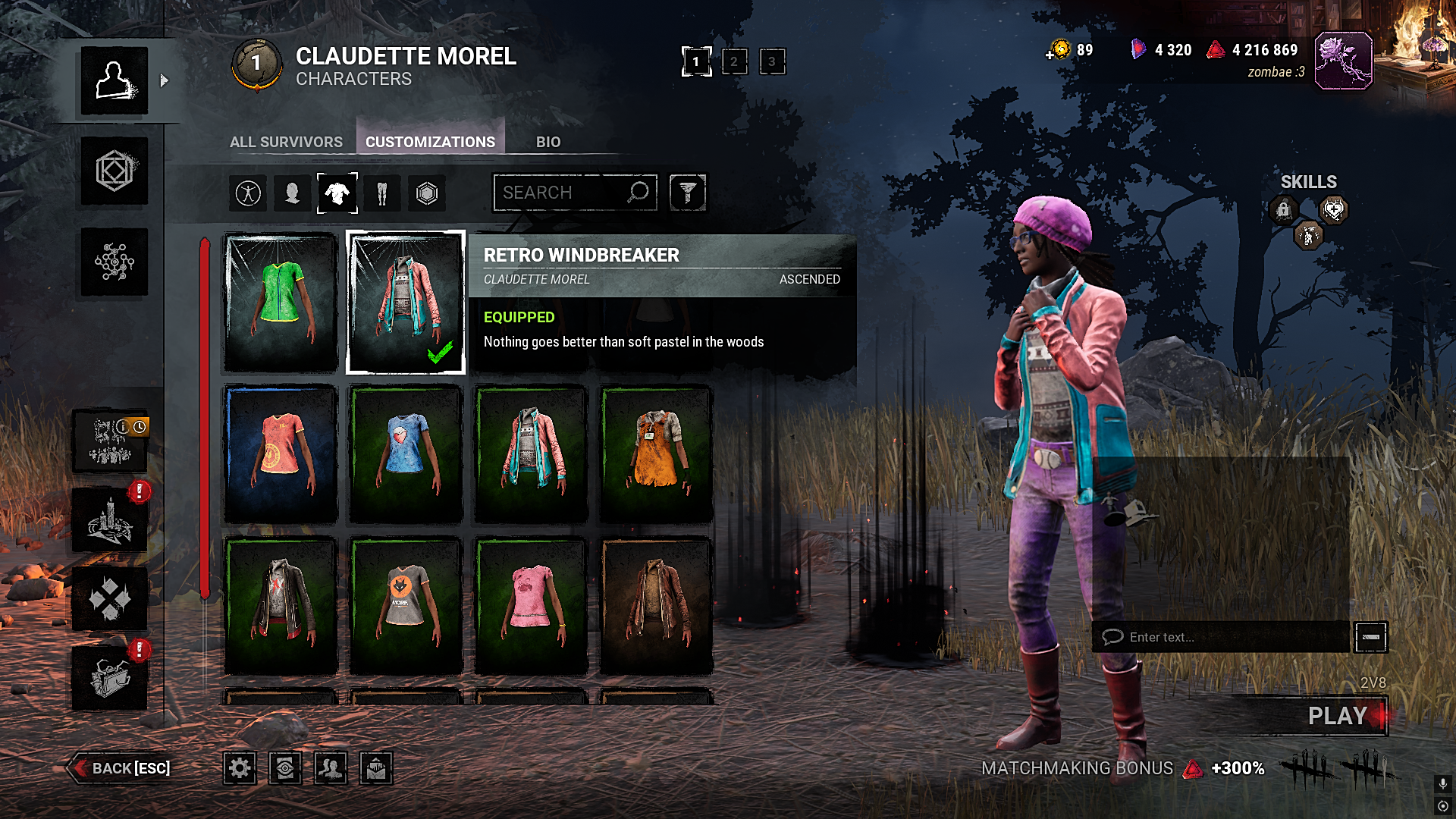The width and height of the screenshot is (1456, 819).
Task: Open game Settings gear at bottom left
Action: 240,767
